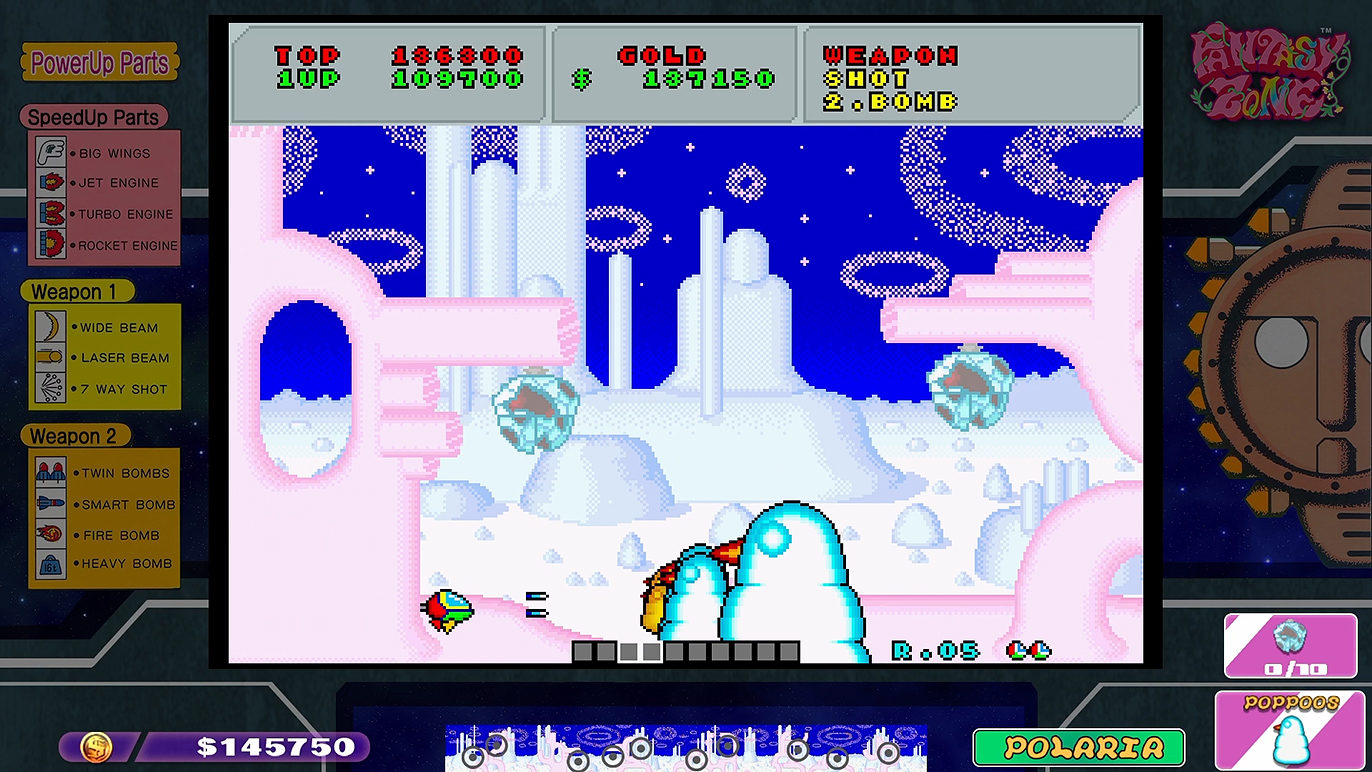Viewport: 1372px width, 772px height.
Task: Select the Weapon 2 category label
Action: (x=74, y=436)
